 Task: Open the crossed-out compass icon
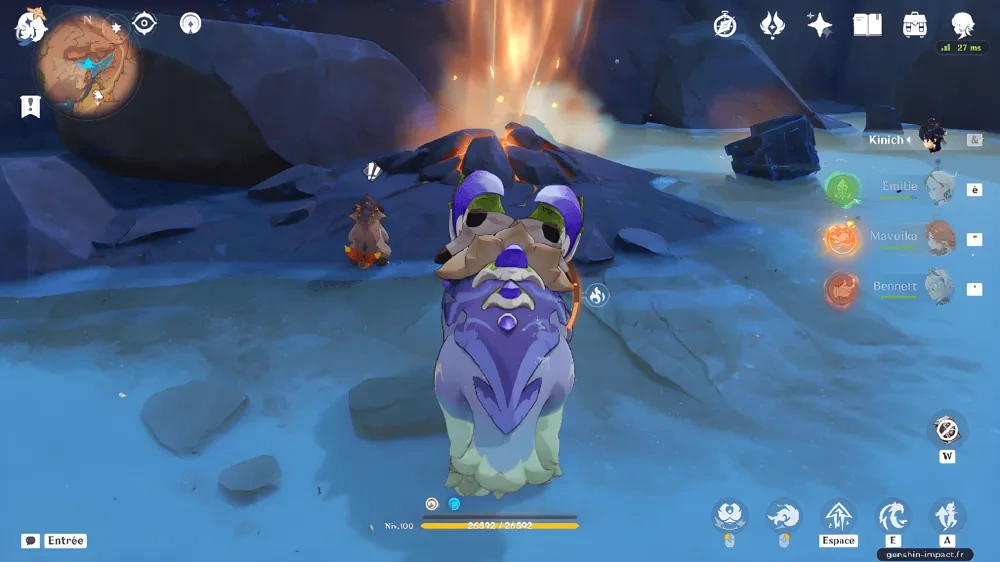pyautogui.click(x=725, y=25)
